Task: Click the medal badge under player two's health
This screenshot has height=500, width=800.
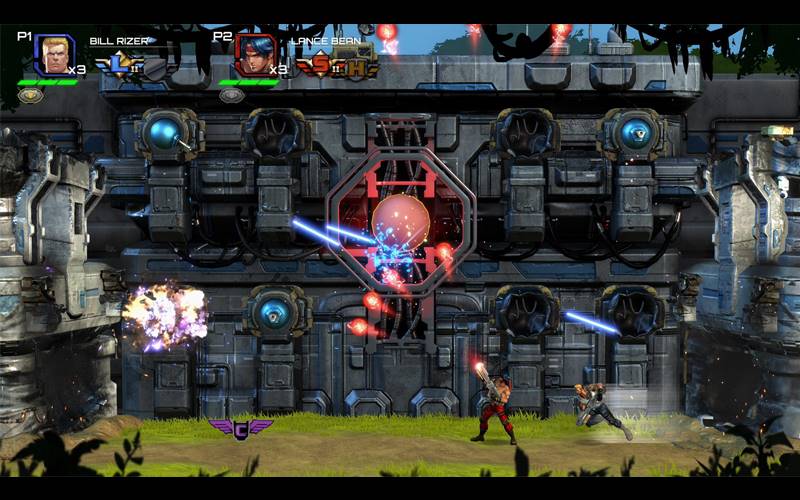Action: (x=232, y=96)
